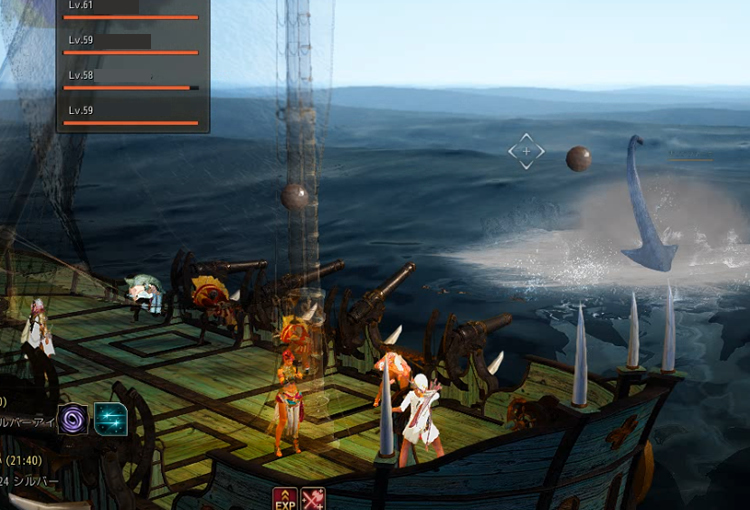Click the teal sparkle skill icon
750x510 pixels.
coord(111,418)
